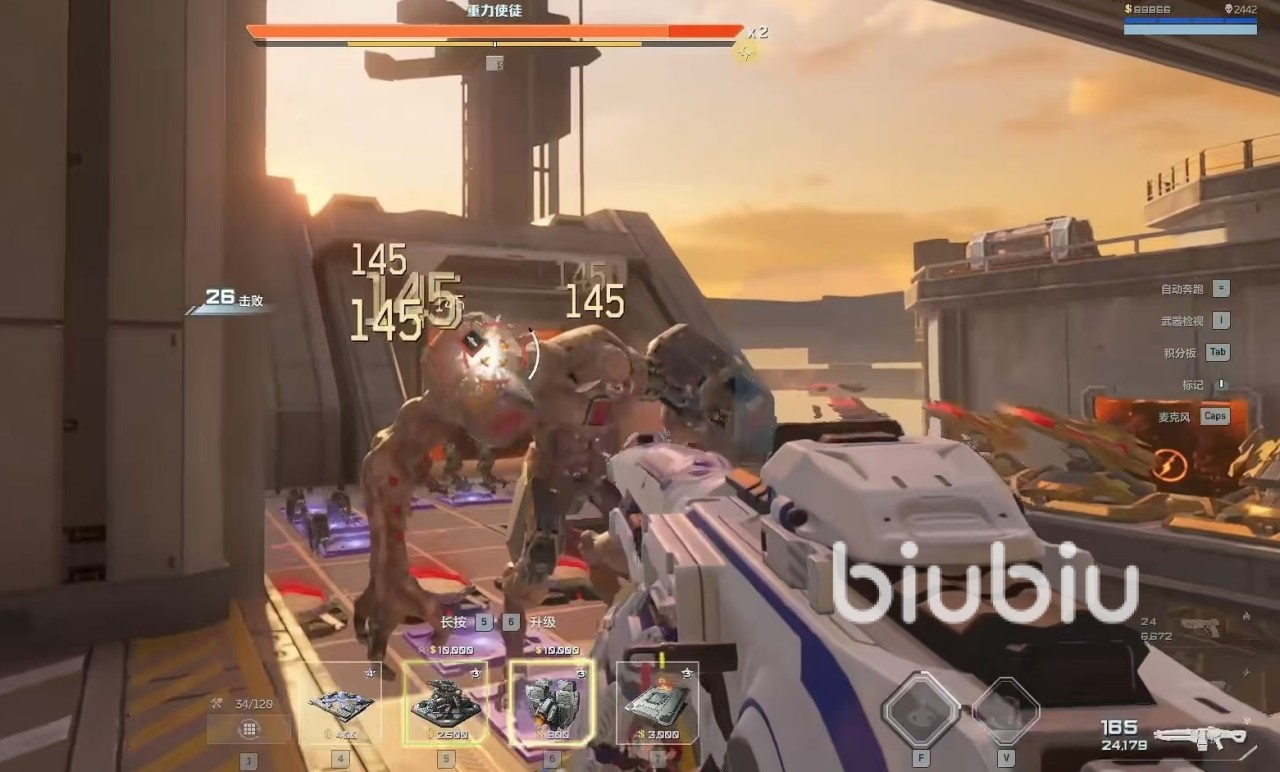Activate the F skill ability icon

point(921,709)
